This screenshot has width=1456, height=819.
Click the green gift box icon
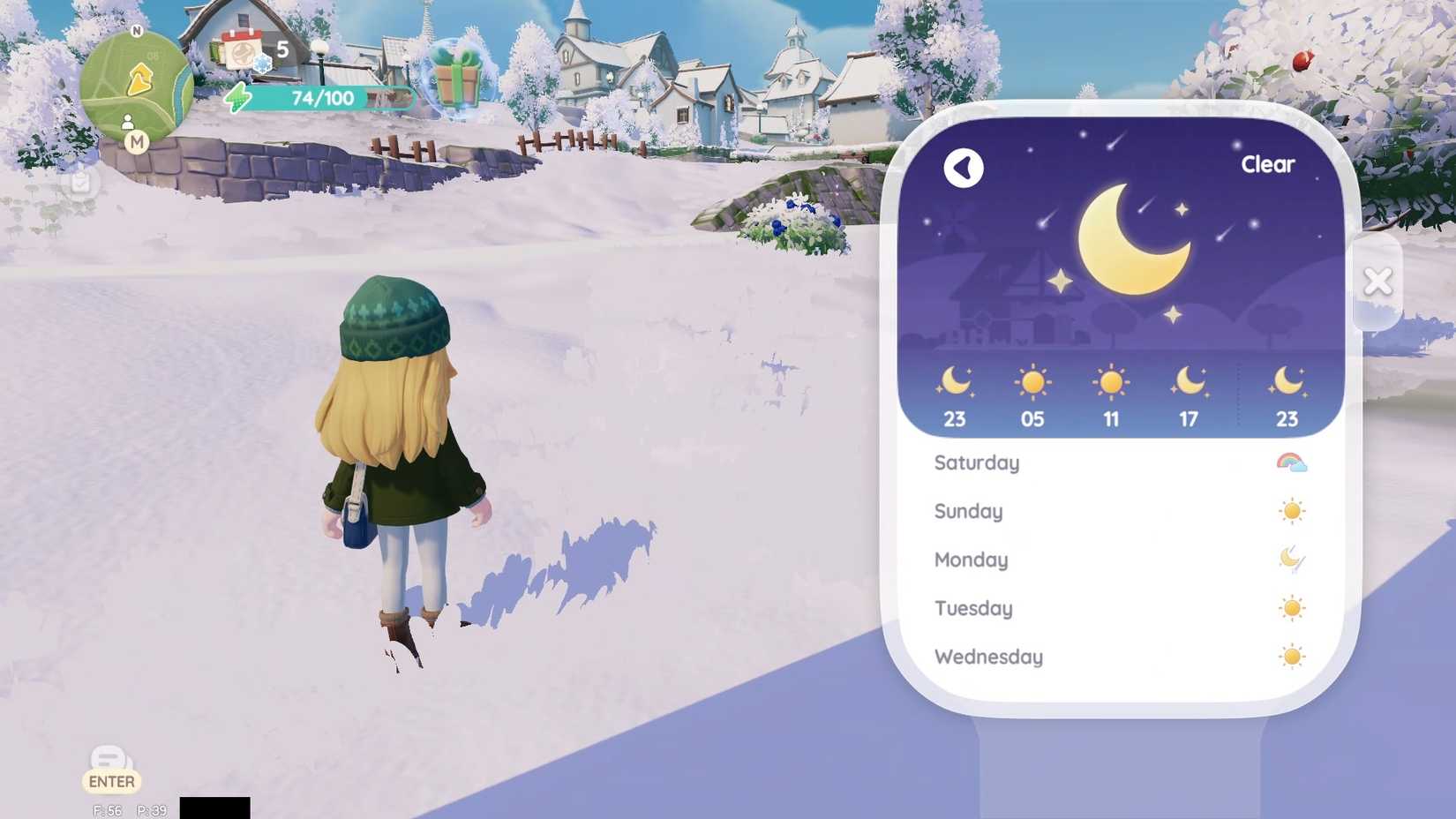458,79
